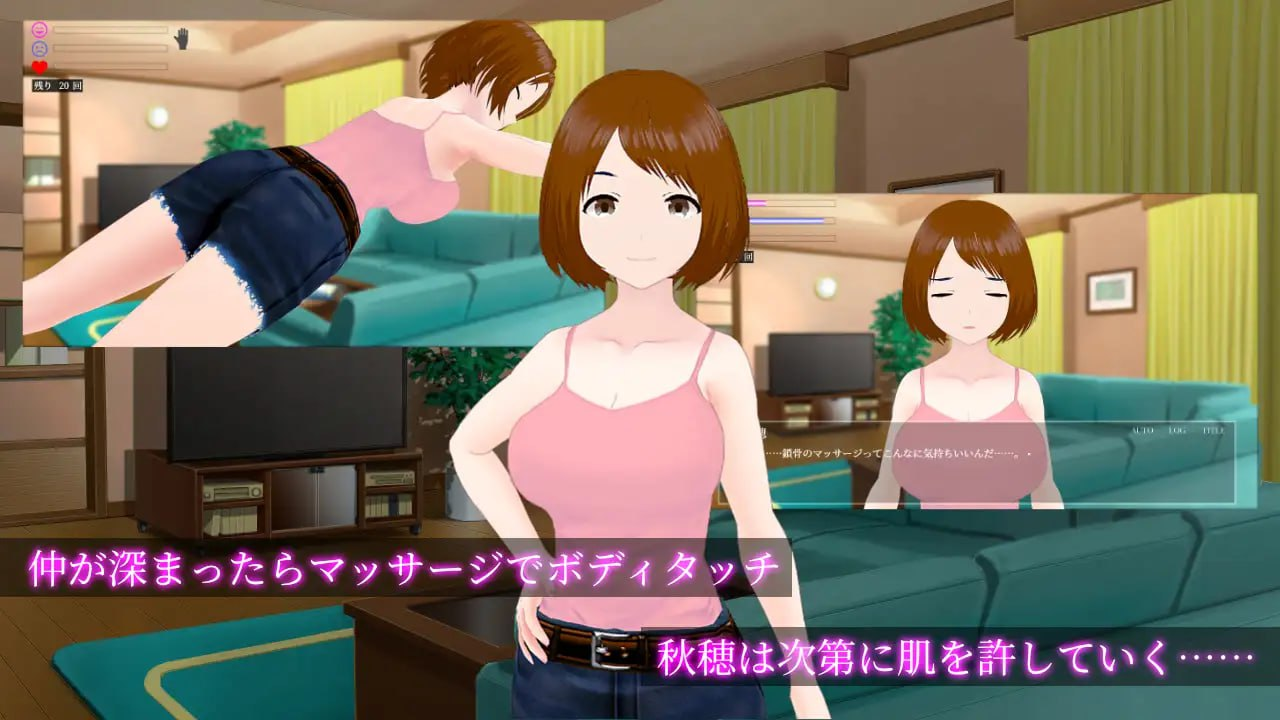Click the happiness gauge bar beside the smiley
The image size is (1280, 720).
[x=110, y=28]
